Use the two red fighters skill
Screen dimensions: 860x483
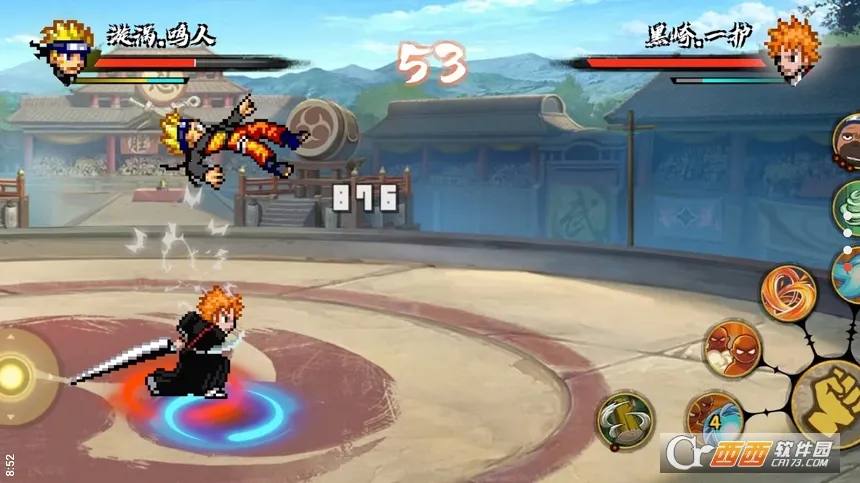coord(732,349)
